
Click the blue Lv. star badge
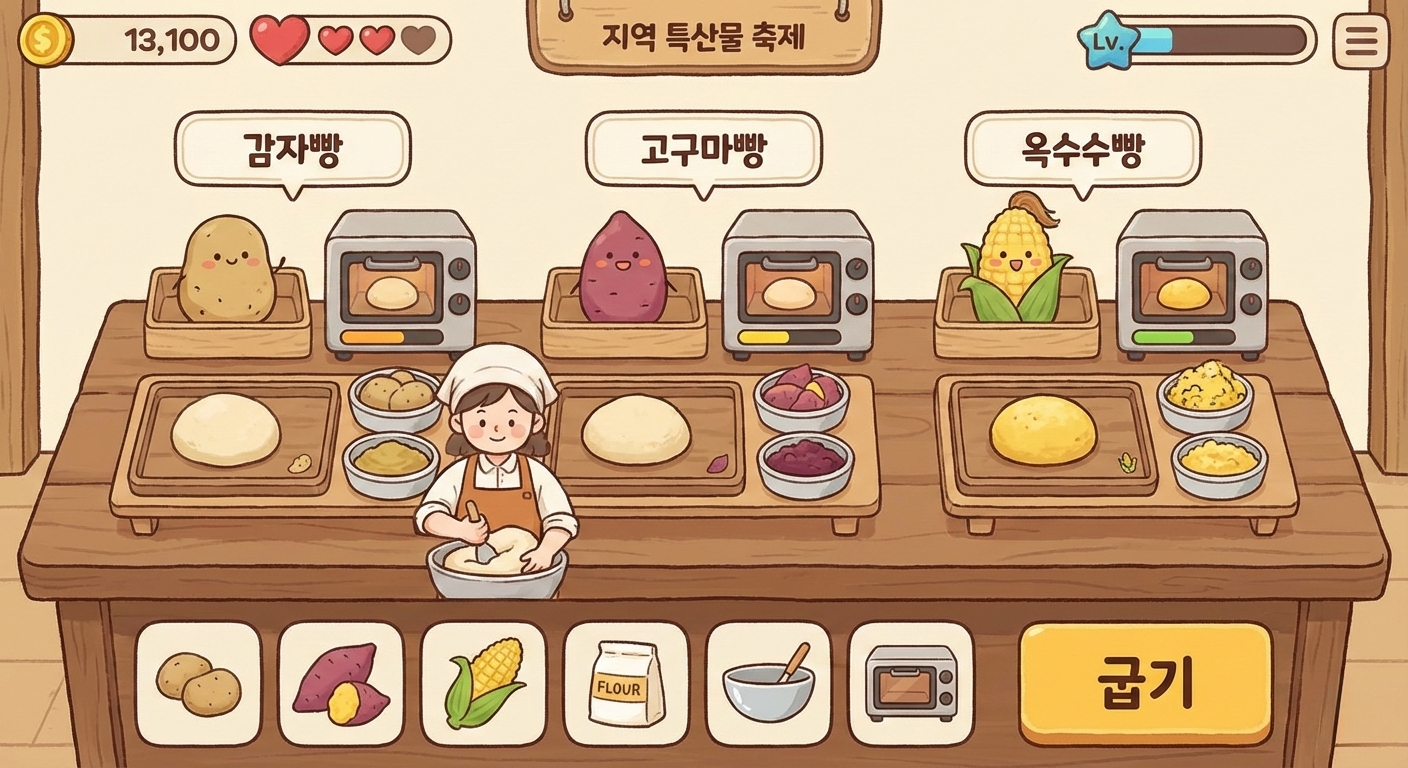coord(1108,41)
